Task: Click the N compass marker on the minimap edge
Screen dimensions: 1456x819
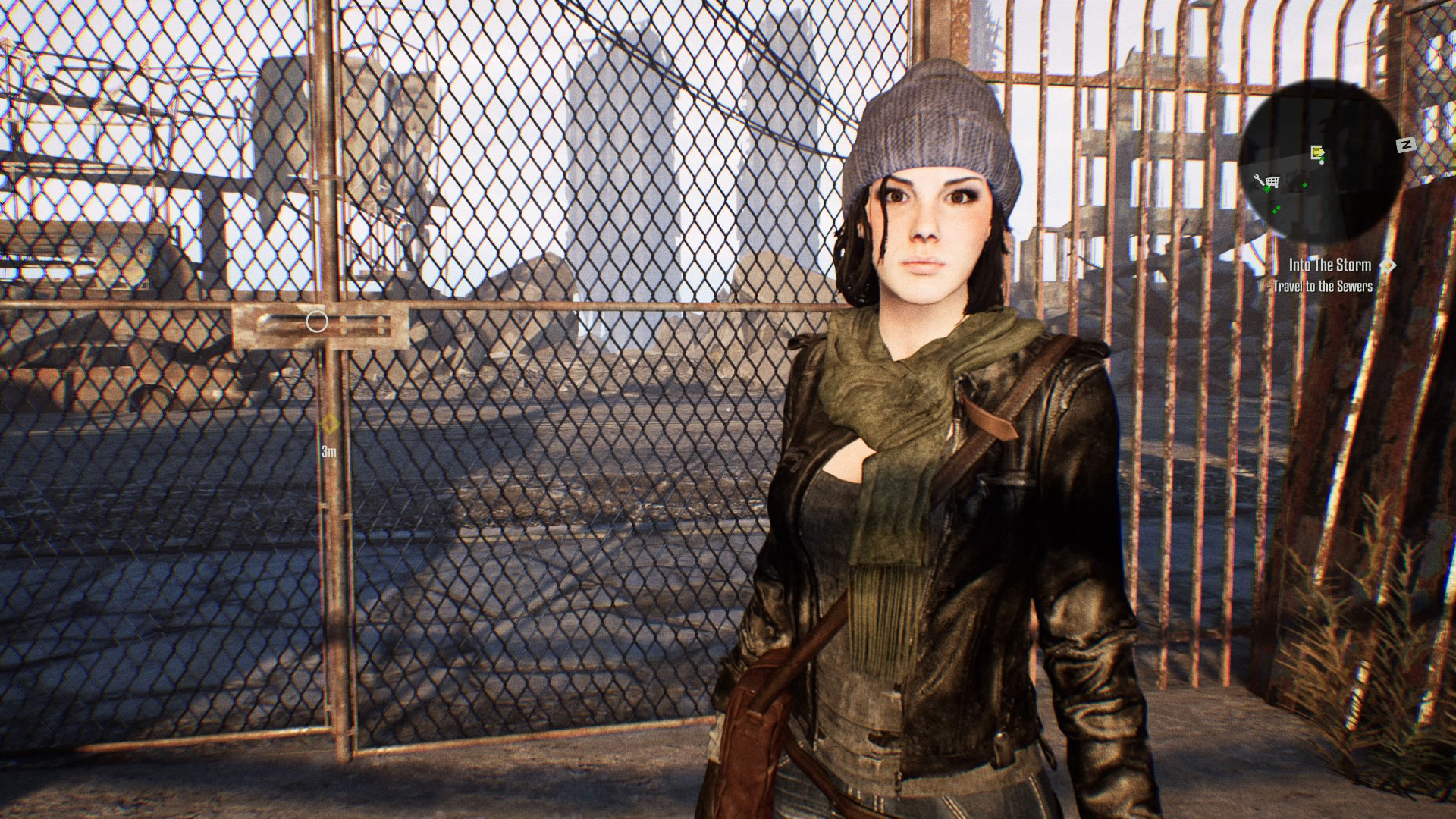Action: point(1405,144)
